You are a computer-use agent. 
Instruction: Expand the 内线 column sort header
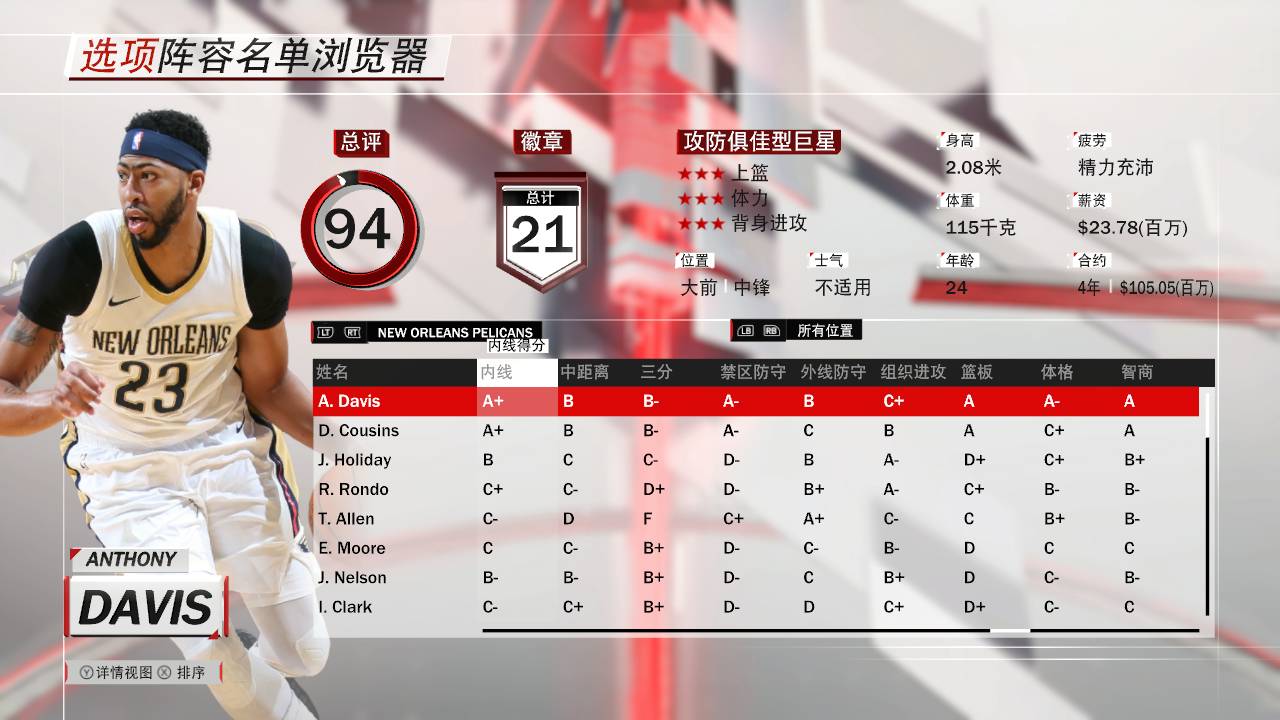[516, 371]
